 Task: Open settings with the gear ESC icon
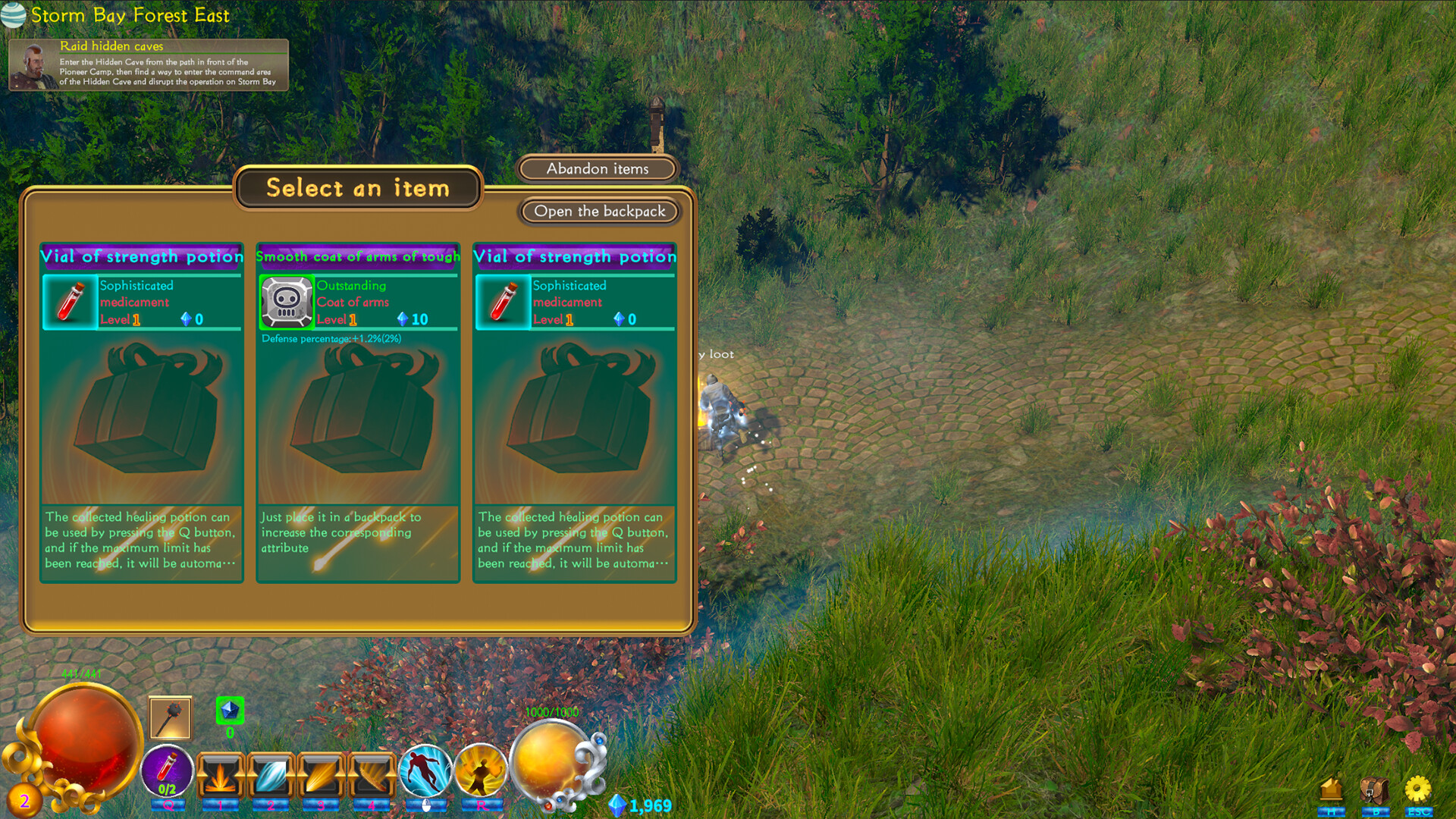[1417, 789]
